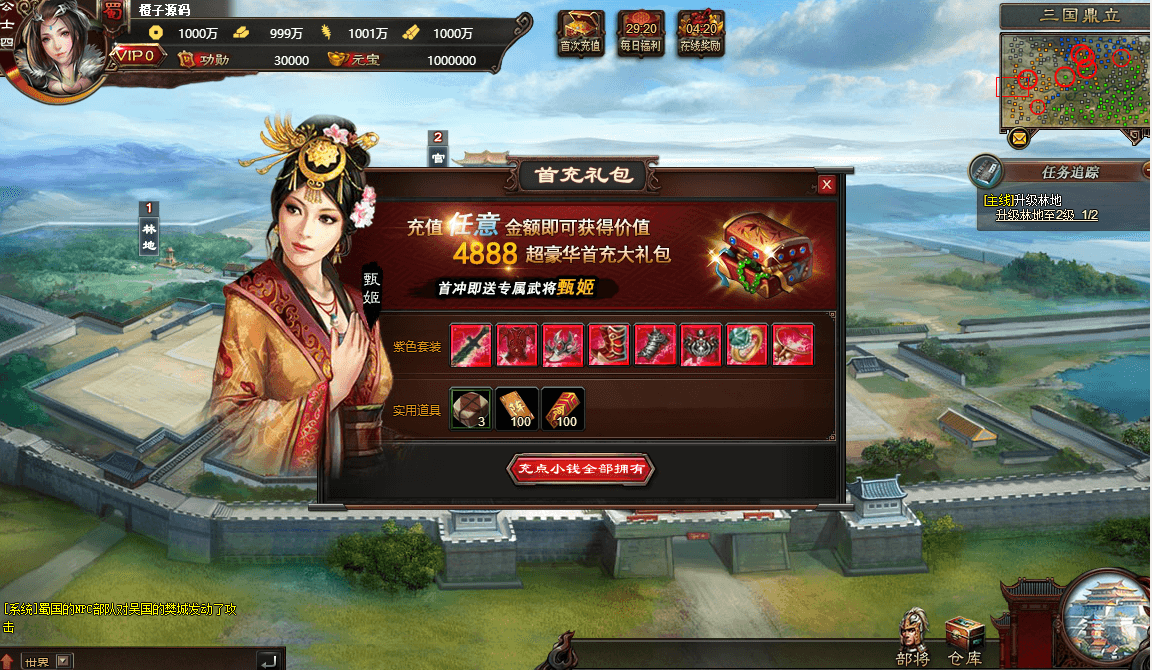Collapse the 任务追踪 quest tracker panel

[x=1146, y=172]
